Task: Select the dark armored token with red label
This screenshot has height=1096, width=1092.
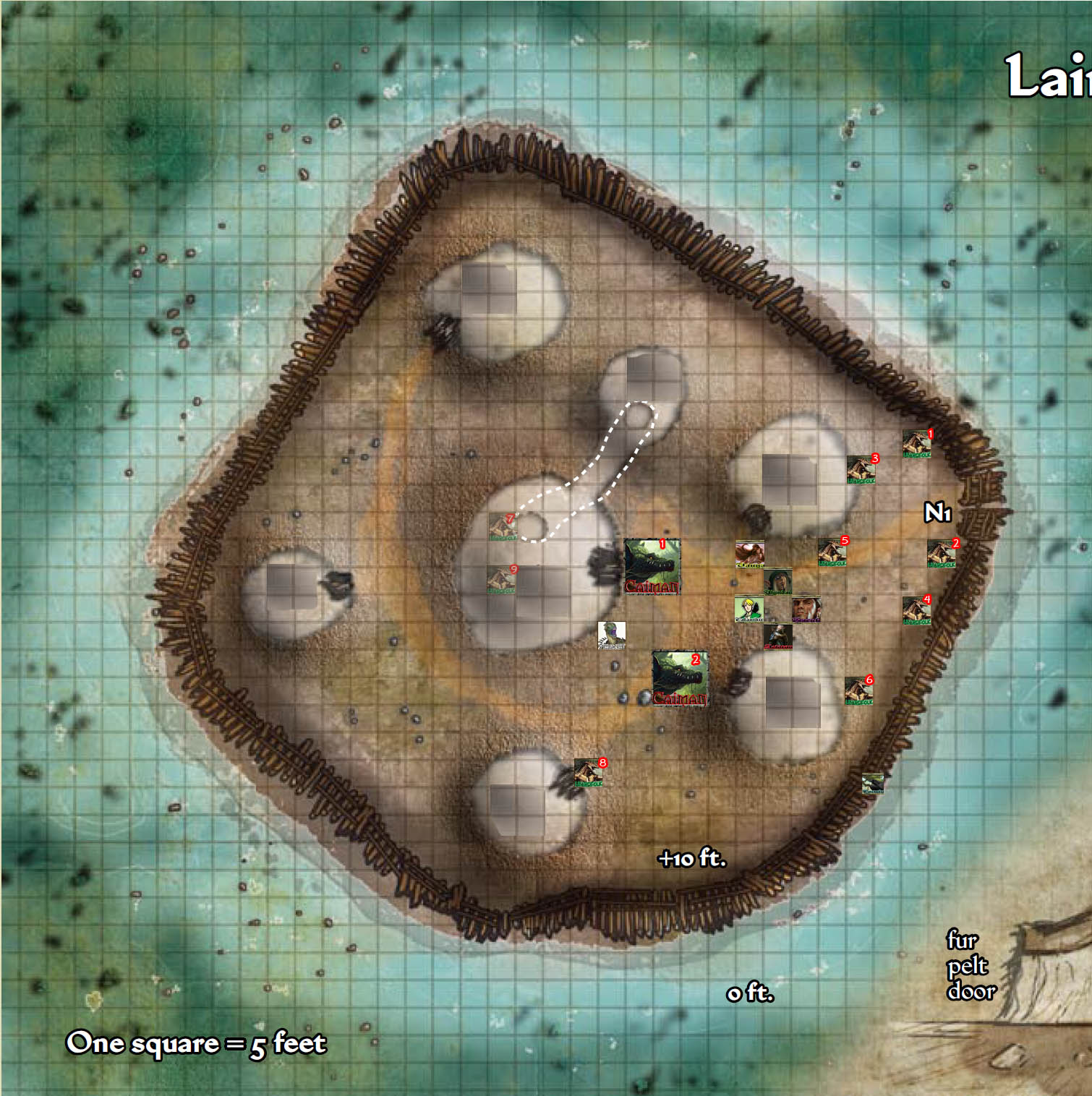Action: click(x=777, y=636)
